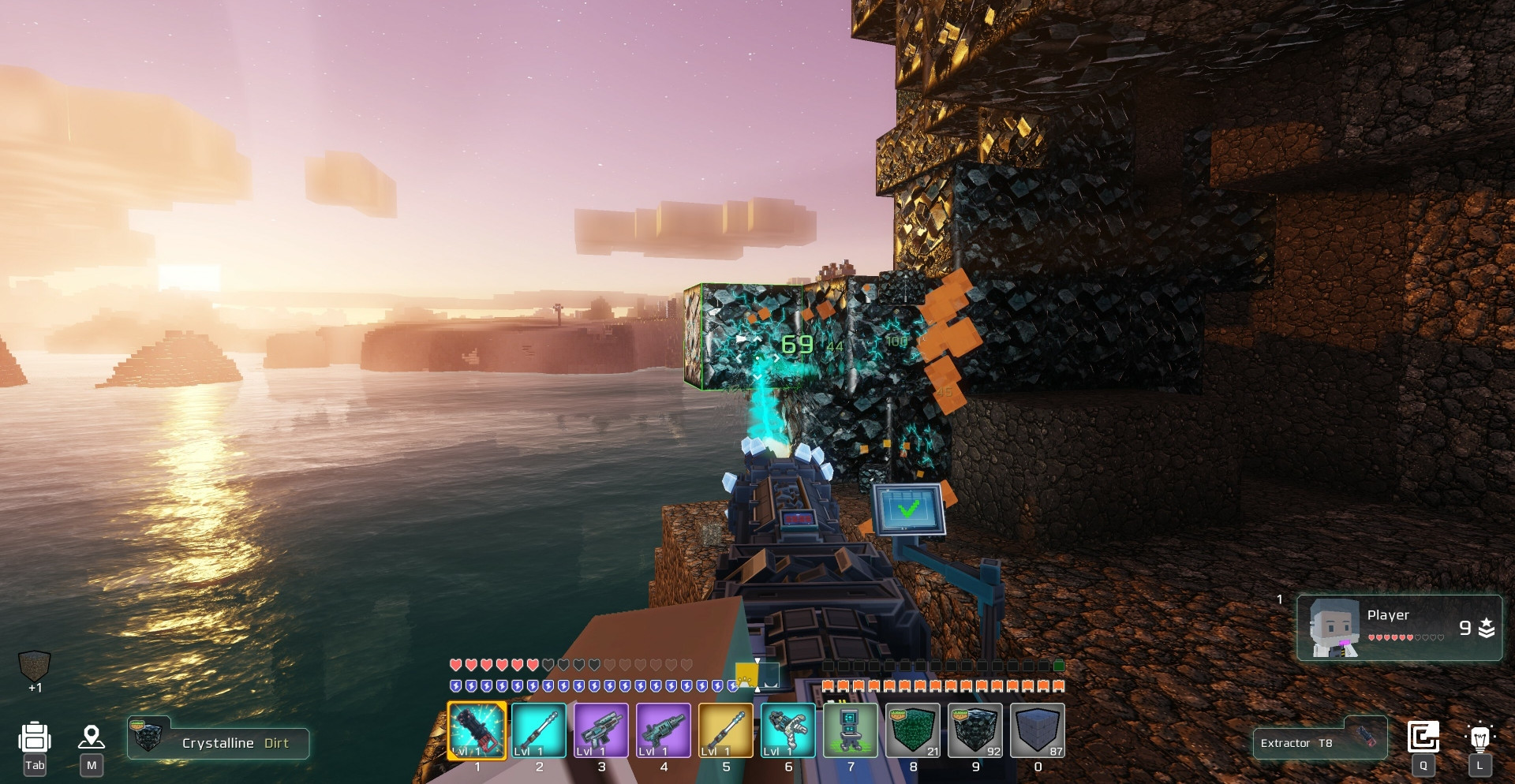Choose the robotic glove tool in slot 6

(x=788, y=730)
